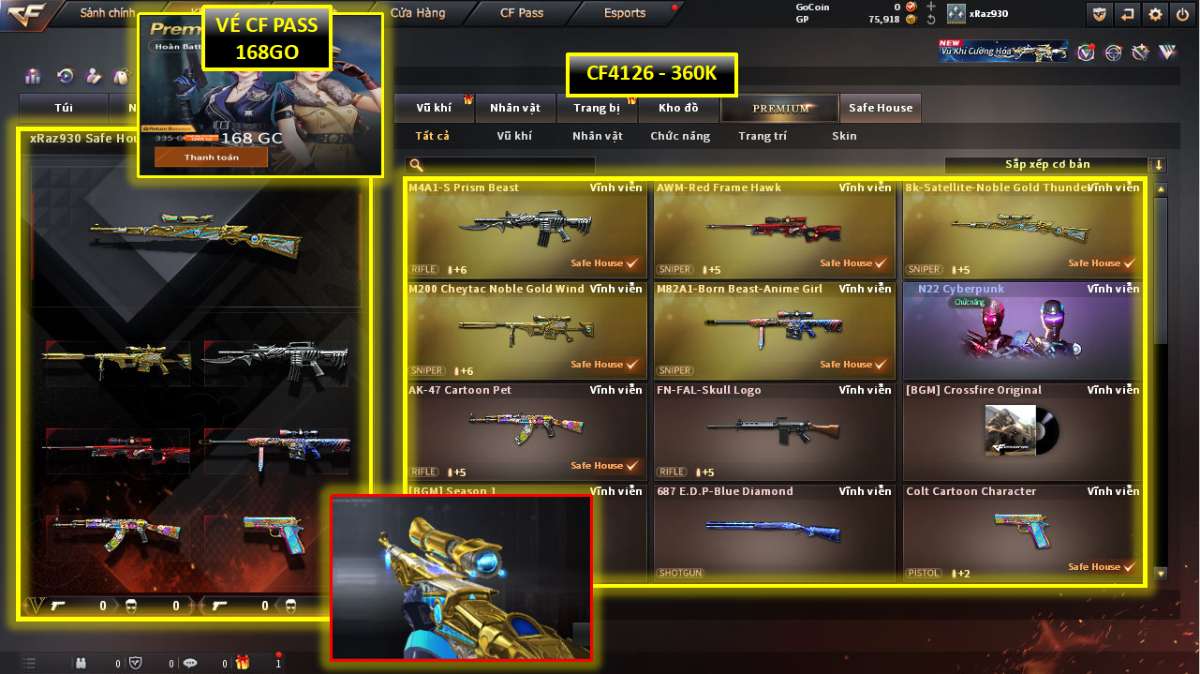Image resolution: width=1200 pixels, height=674 pixels.
Task: Switch to the Trang bị tab
Action: point(597,108)
